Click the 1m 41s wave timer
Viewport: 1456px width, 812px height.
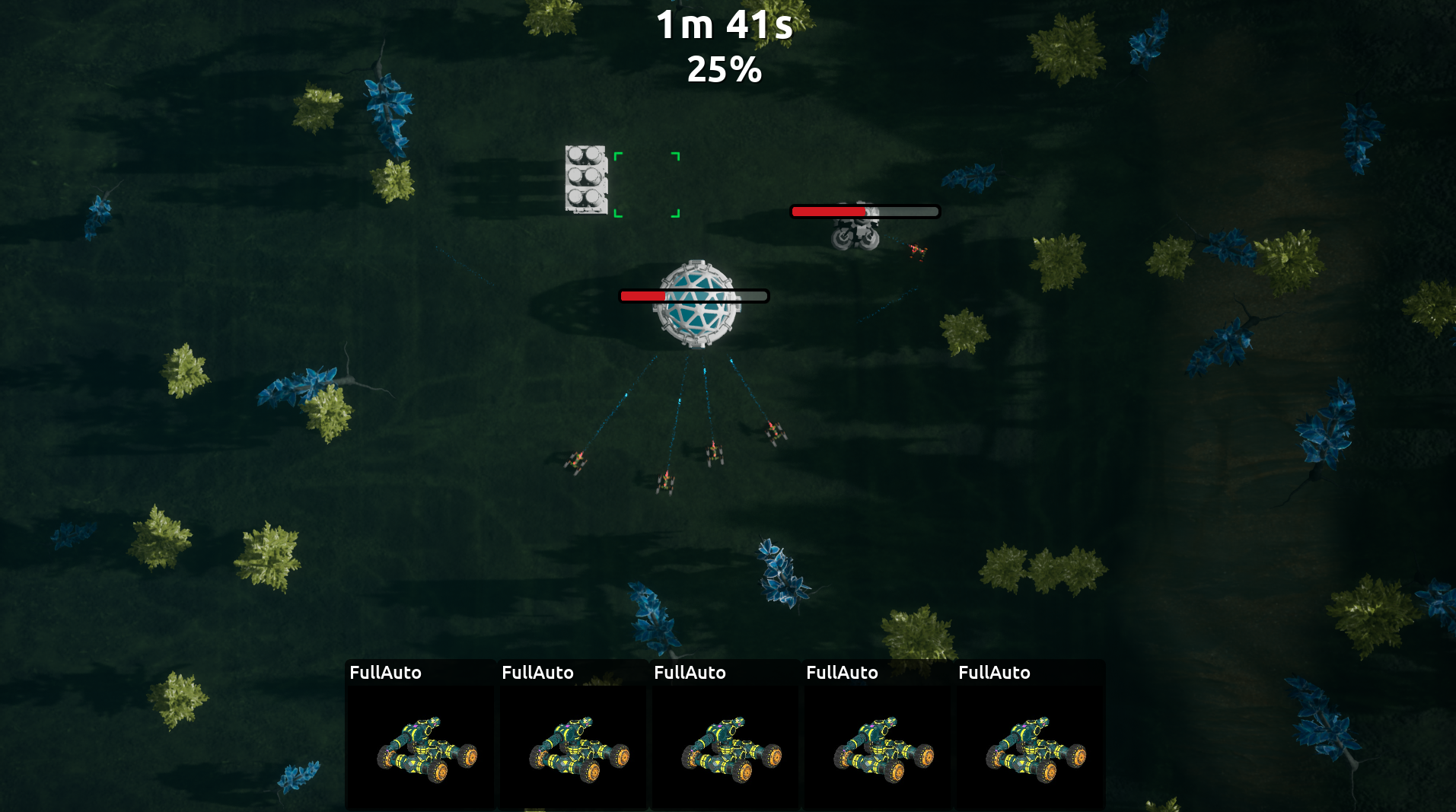click(x=724, y=27)
